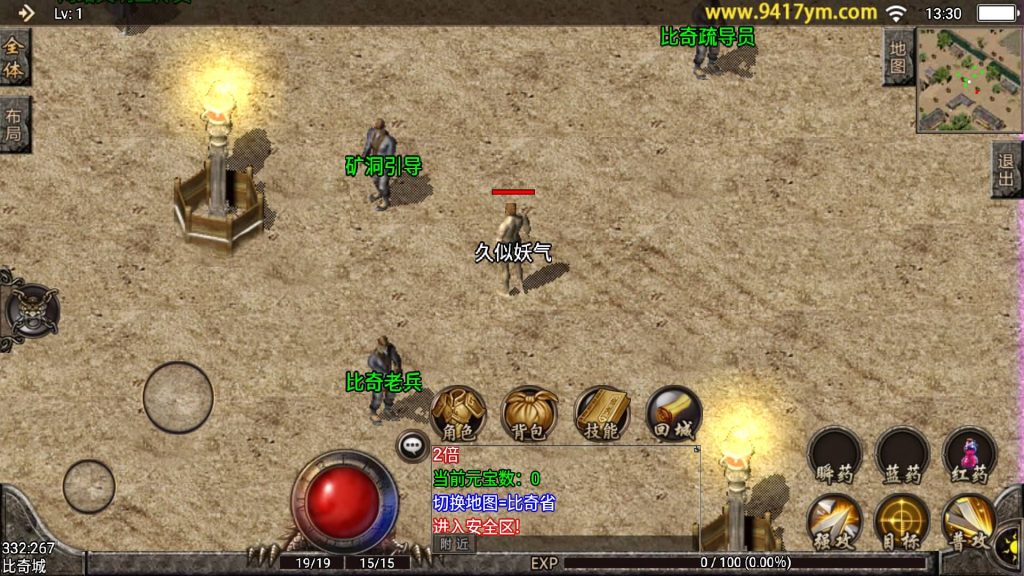Screen dimensions: 1024x576
Task: Open the 角色 character panel
Action: [x=459, y=413]
